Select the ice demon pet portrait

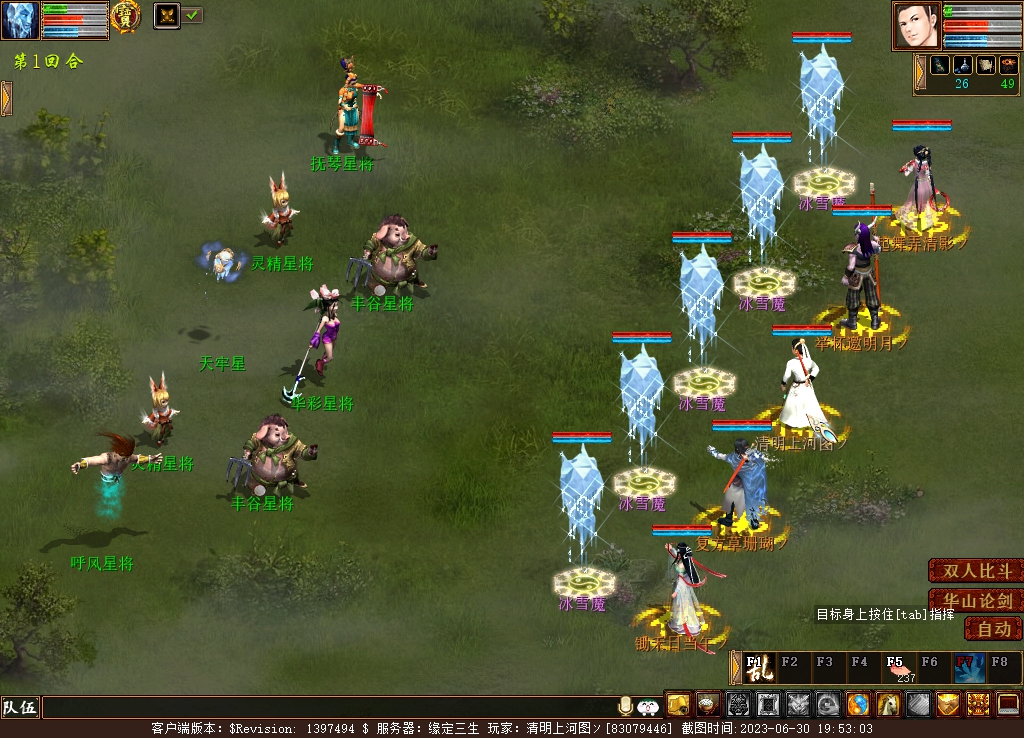(20, 20)
